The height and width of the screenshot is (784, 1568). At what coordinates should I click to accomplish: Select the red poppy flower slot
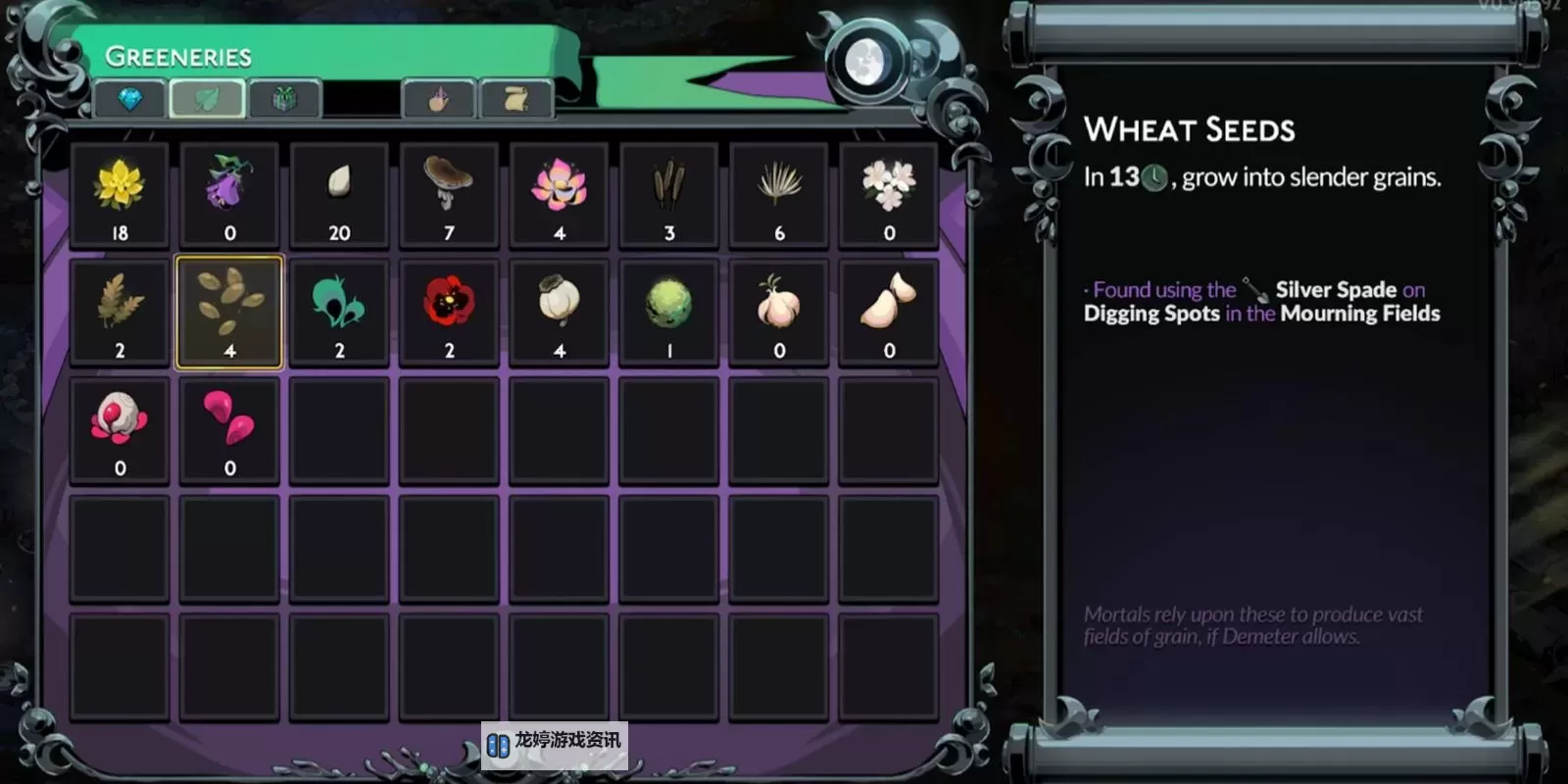[x=449, y=313]
